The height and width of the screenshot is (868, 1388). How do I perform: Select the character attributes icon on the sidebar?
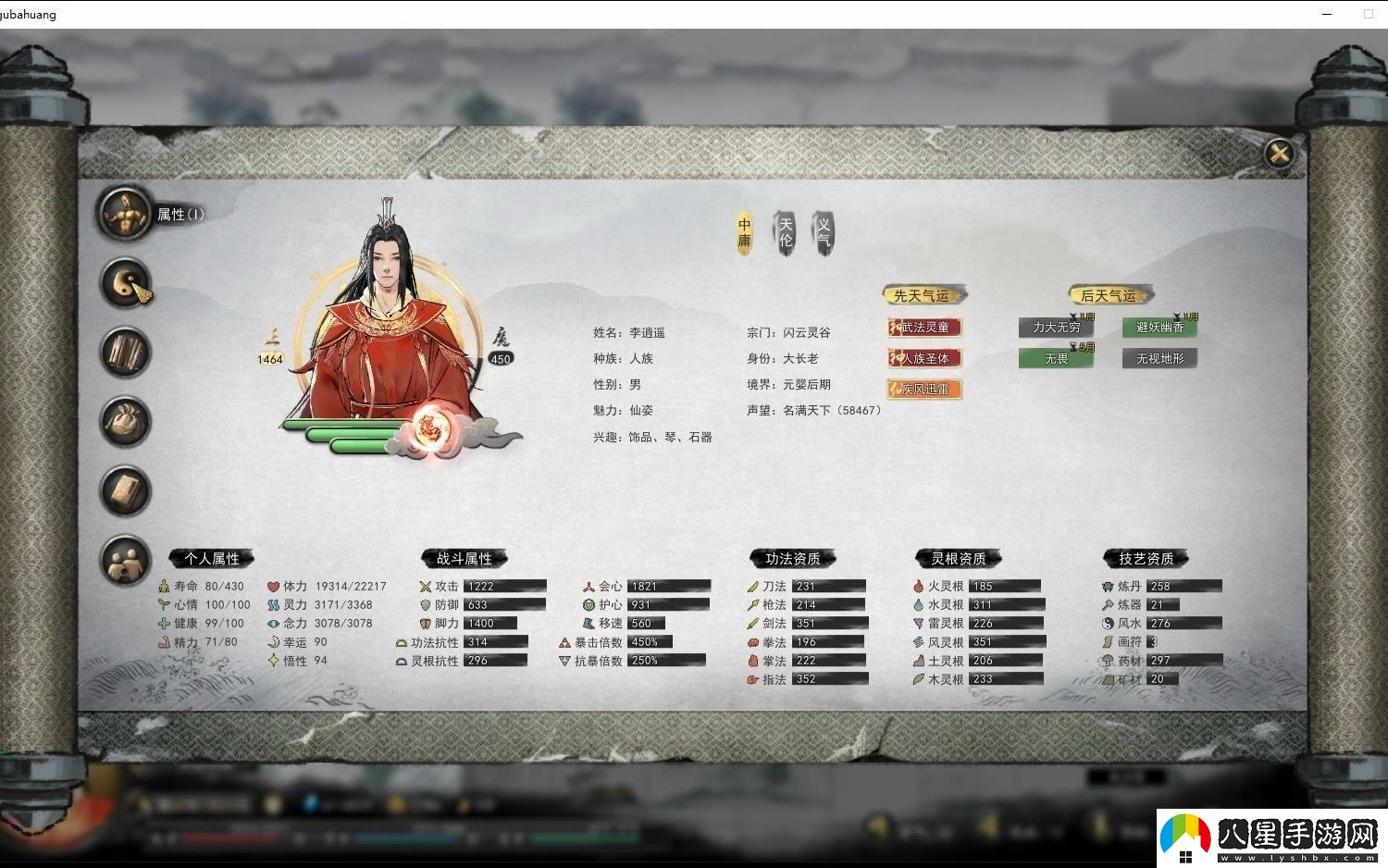click(x=125, y=213)
